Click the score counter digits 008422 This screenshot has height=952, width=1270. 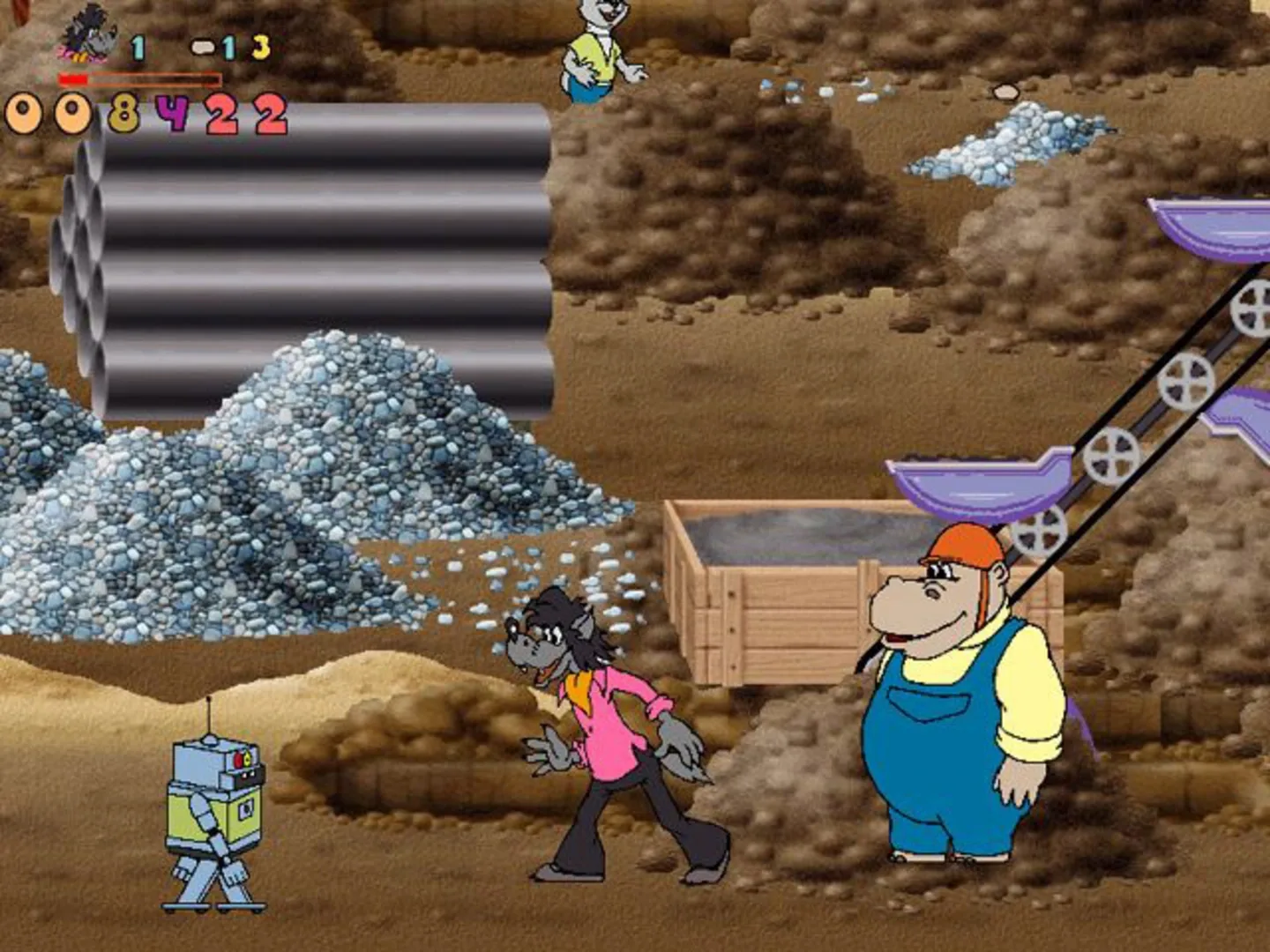click(146, 110)
